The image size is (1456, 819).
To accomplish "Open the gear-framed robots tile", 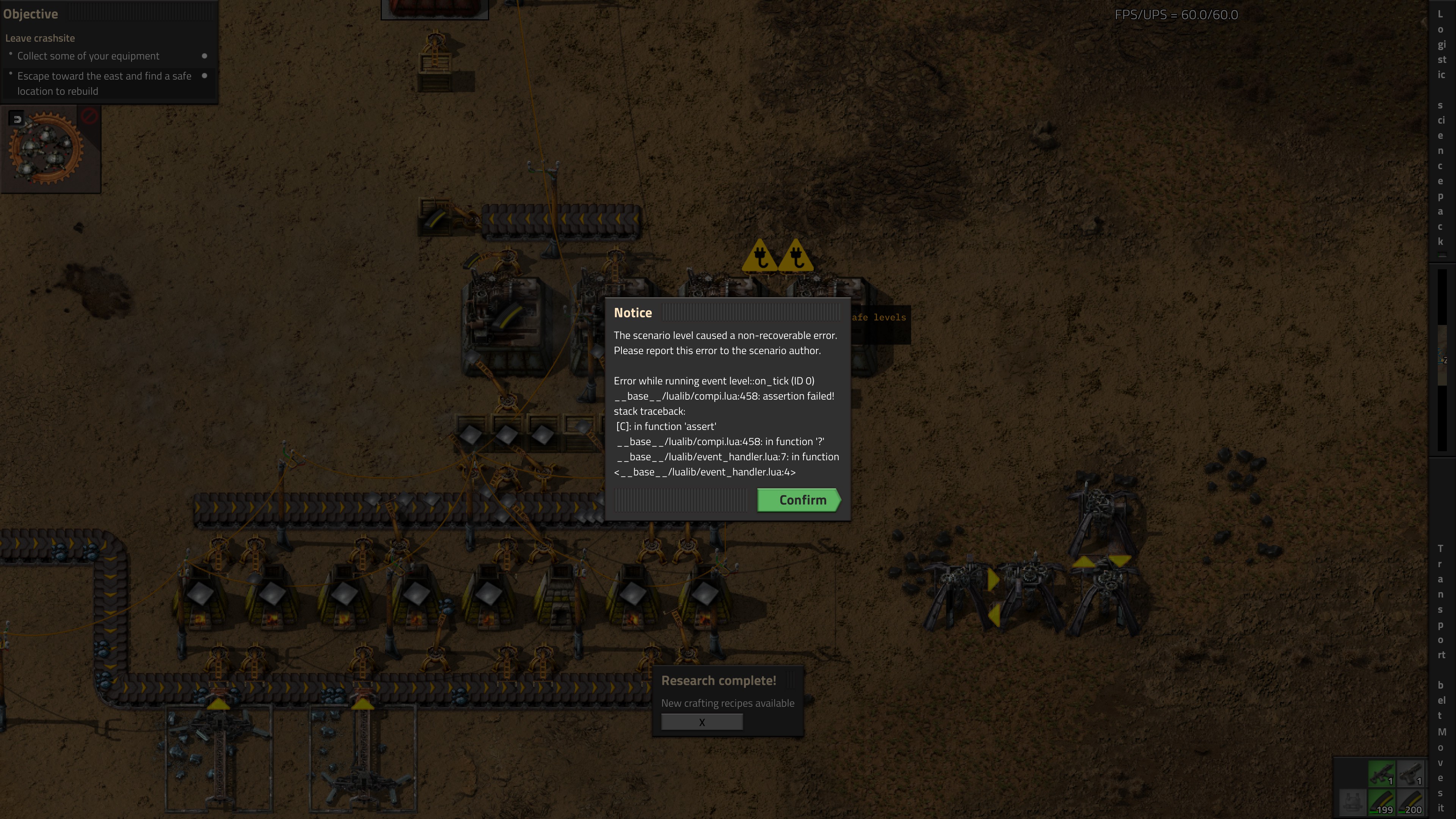I will click(x=46, y=149).
